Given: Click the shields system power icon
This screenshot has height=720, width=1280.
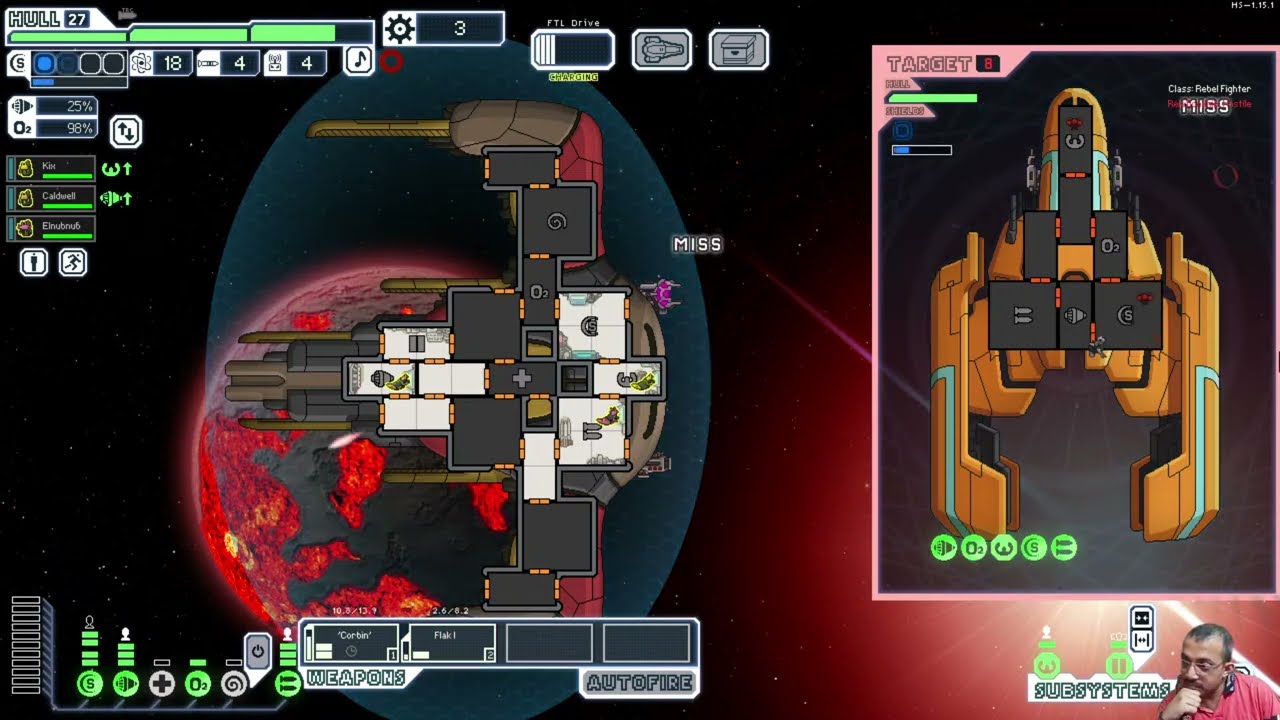Looking at the screenshot, I should pos(90,684).
